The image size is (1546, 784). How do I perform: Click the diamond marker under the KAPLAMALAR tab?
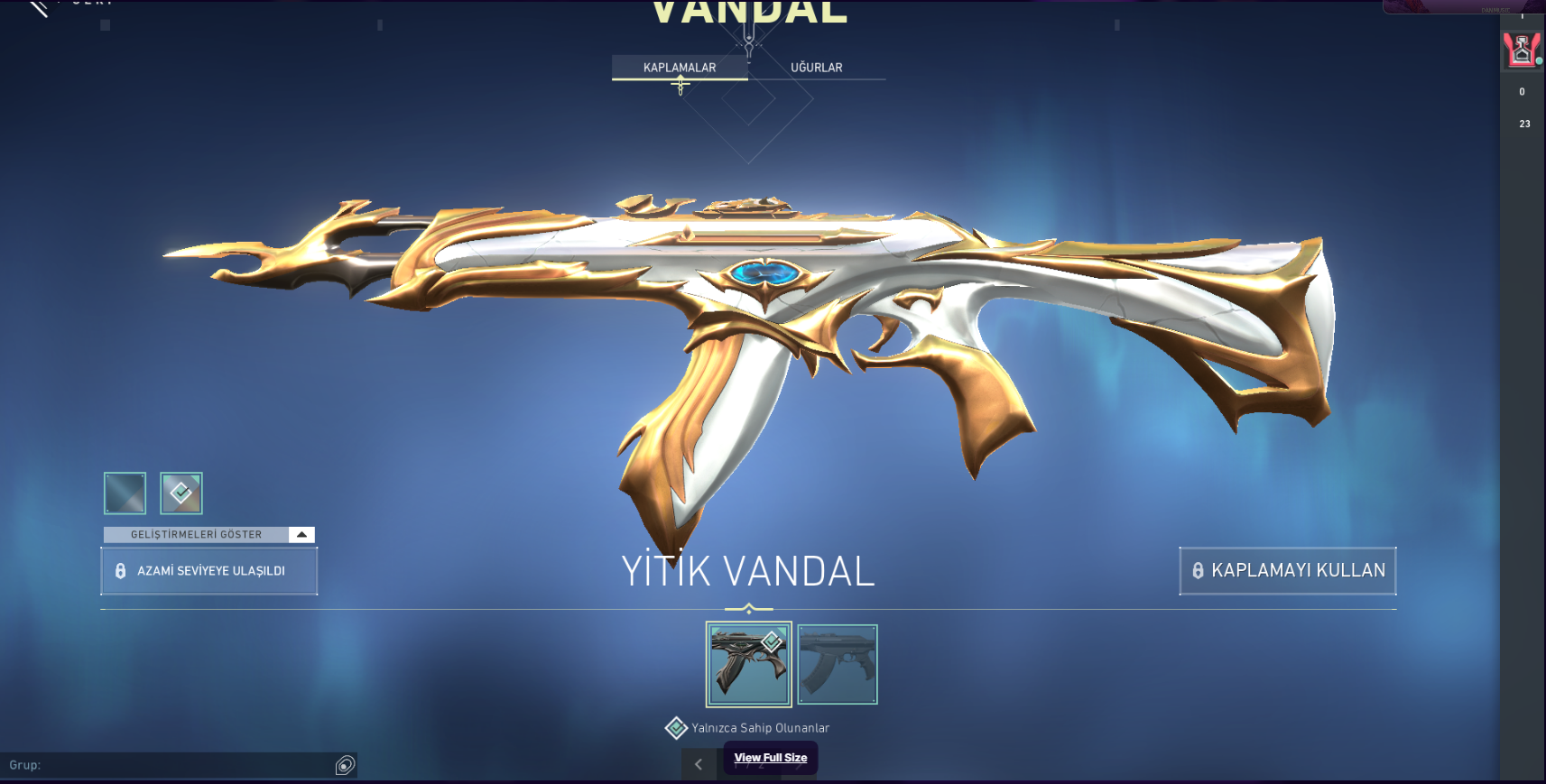pyautogui.click(x=680, y=83)
